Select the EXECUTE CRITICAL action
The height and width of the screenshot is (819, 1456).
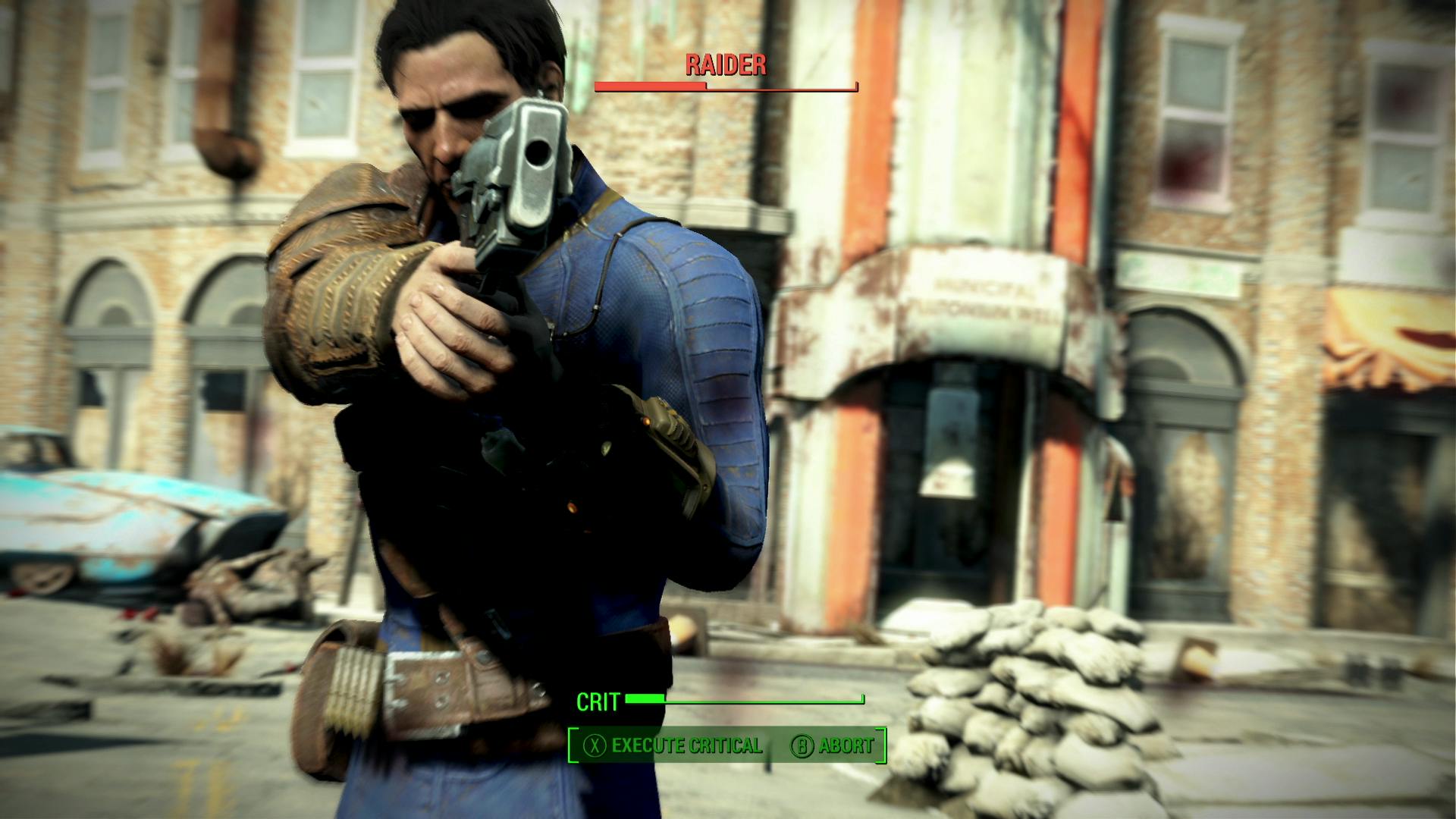(686, 746)
